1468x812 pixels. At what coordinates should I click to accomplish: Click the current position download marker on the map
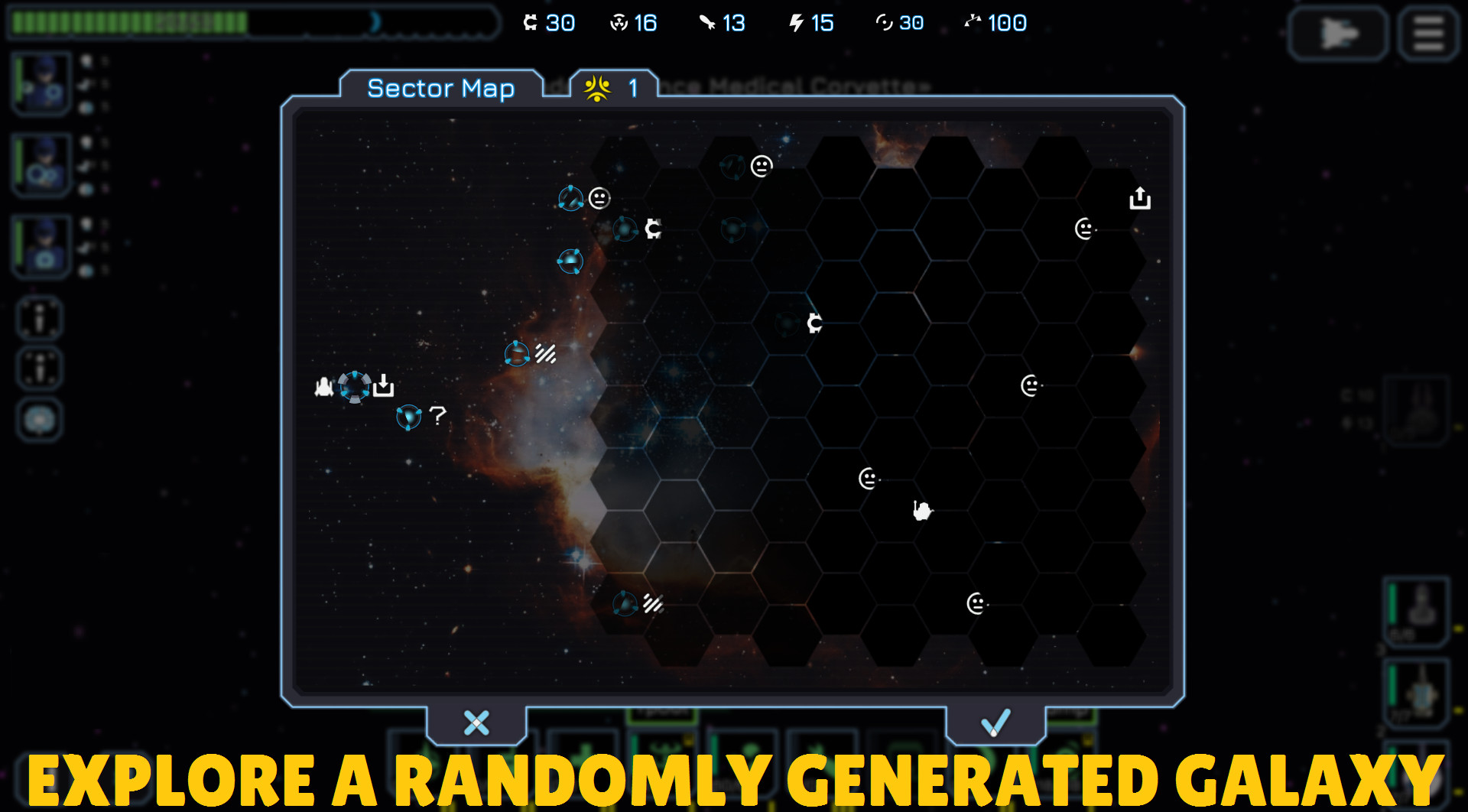click(383, 387)
